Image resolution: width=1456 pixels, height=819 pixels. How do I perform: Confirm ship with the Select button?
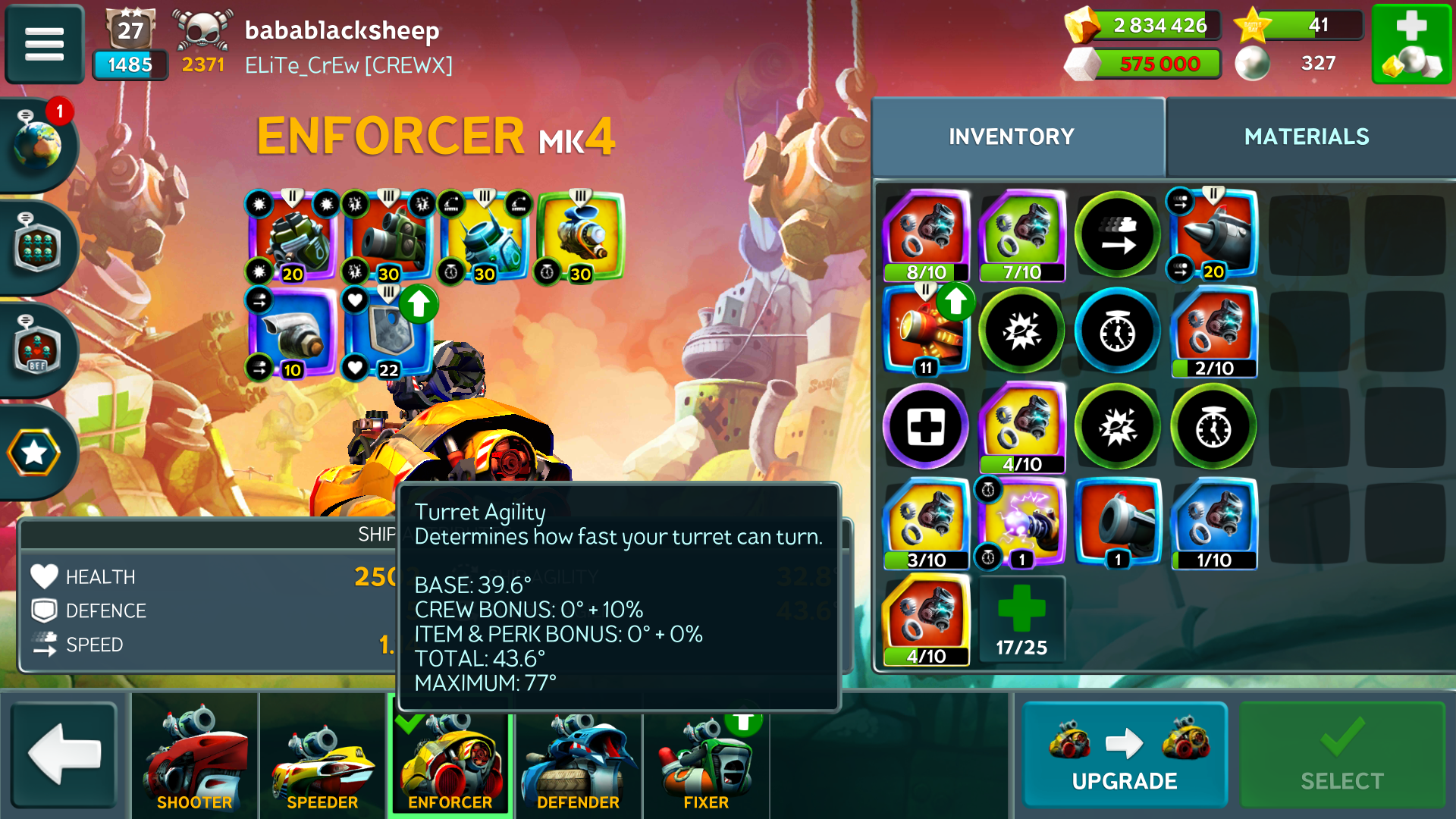[1341, 755]
